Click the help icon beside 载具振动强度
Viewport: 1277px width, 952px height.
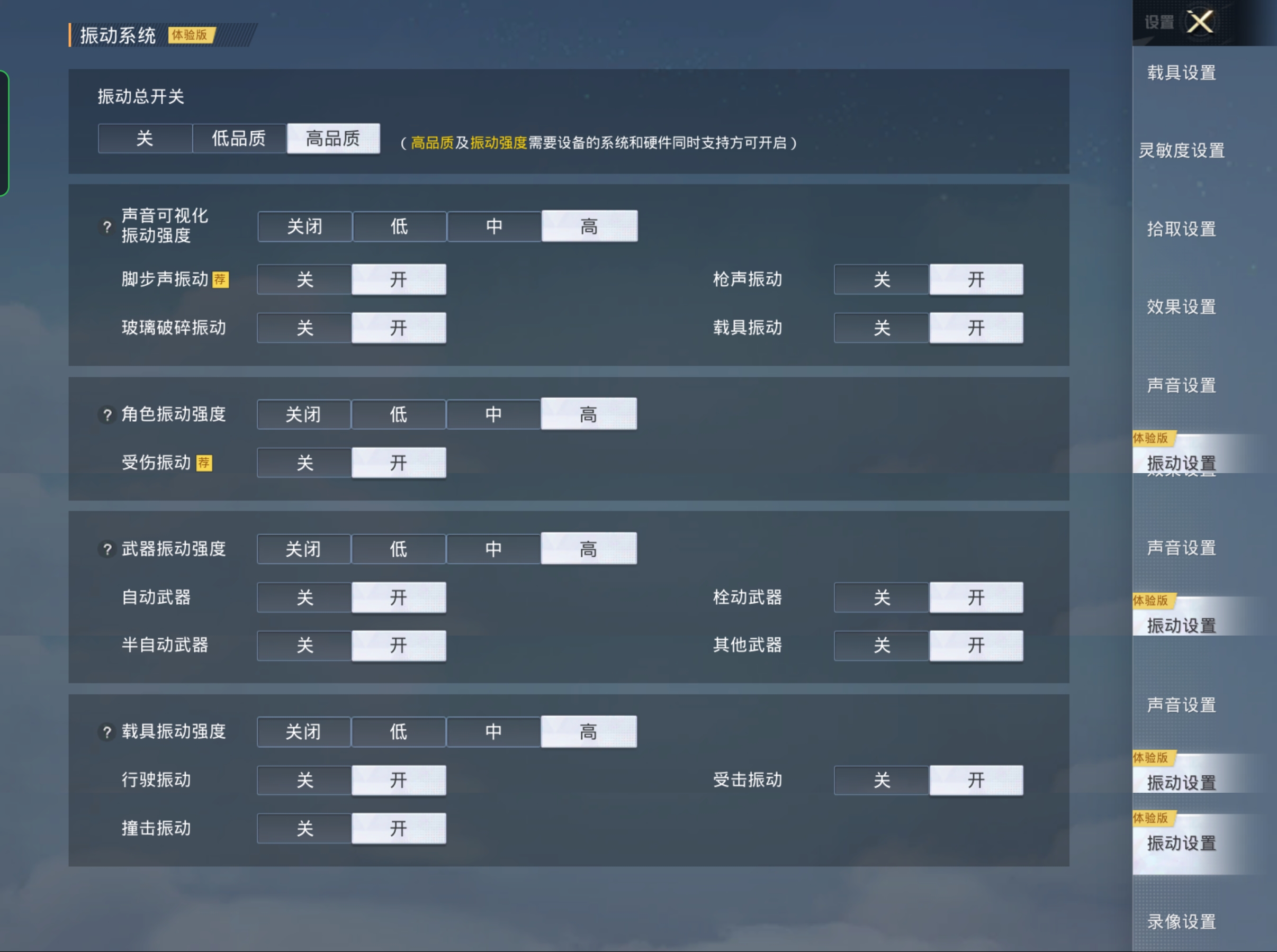(x=106, y=732)
